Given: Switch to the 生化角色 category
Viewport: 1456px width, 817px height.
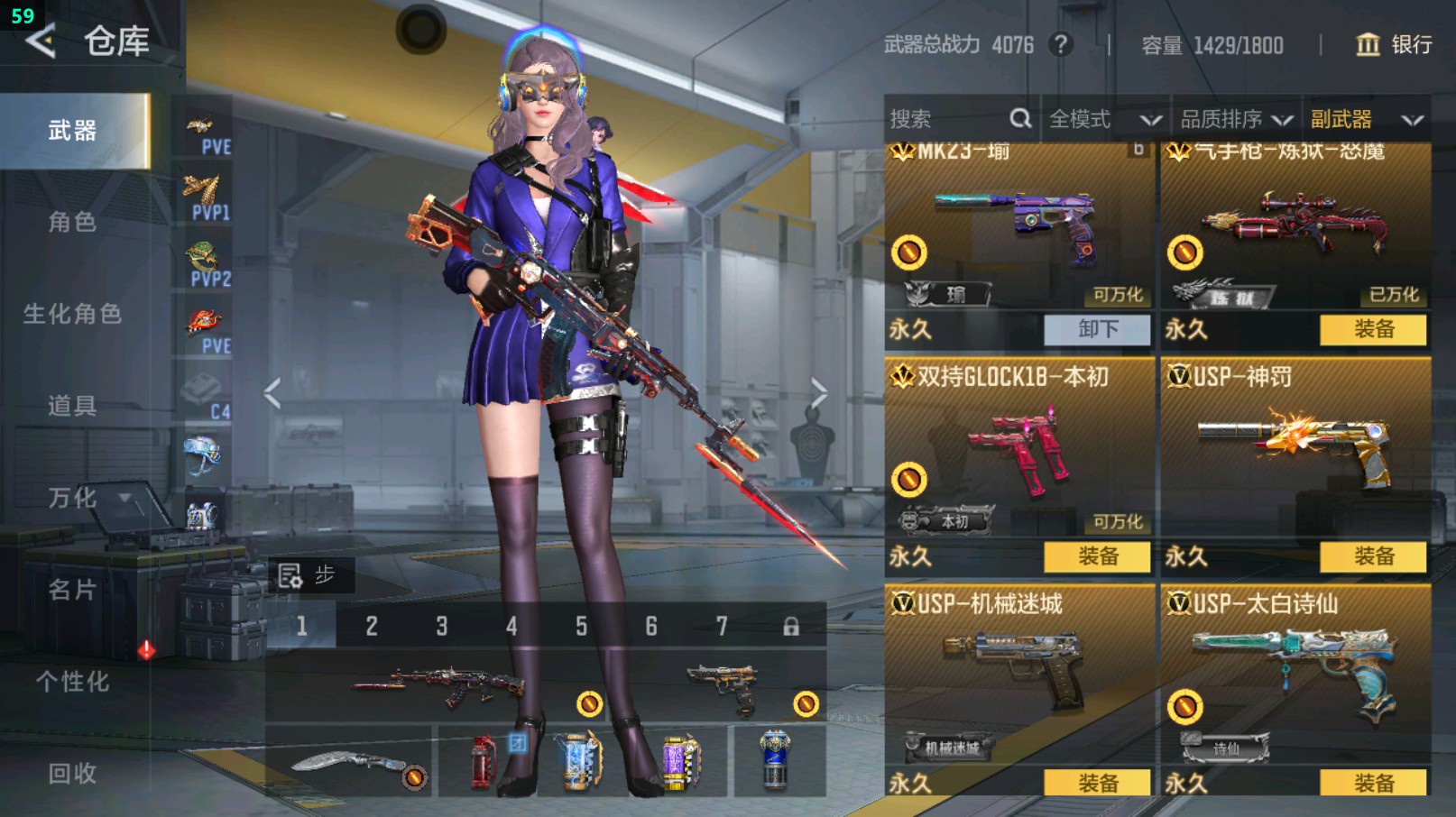Looking at the screenshot, I should click(72, 314).
